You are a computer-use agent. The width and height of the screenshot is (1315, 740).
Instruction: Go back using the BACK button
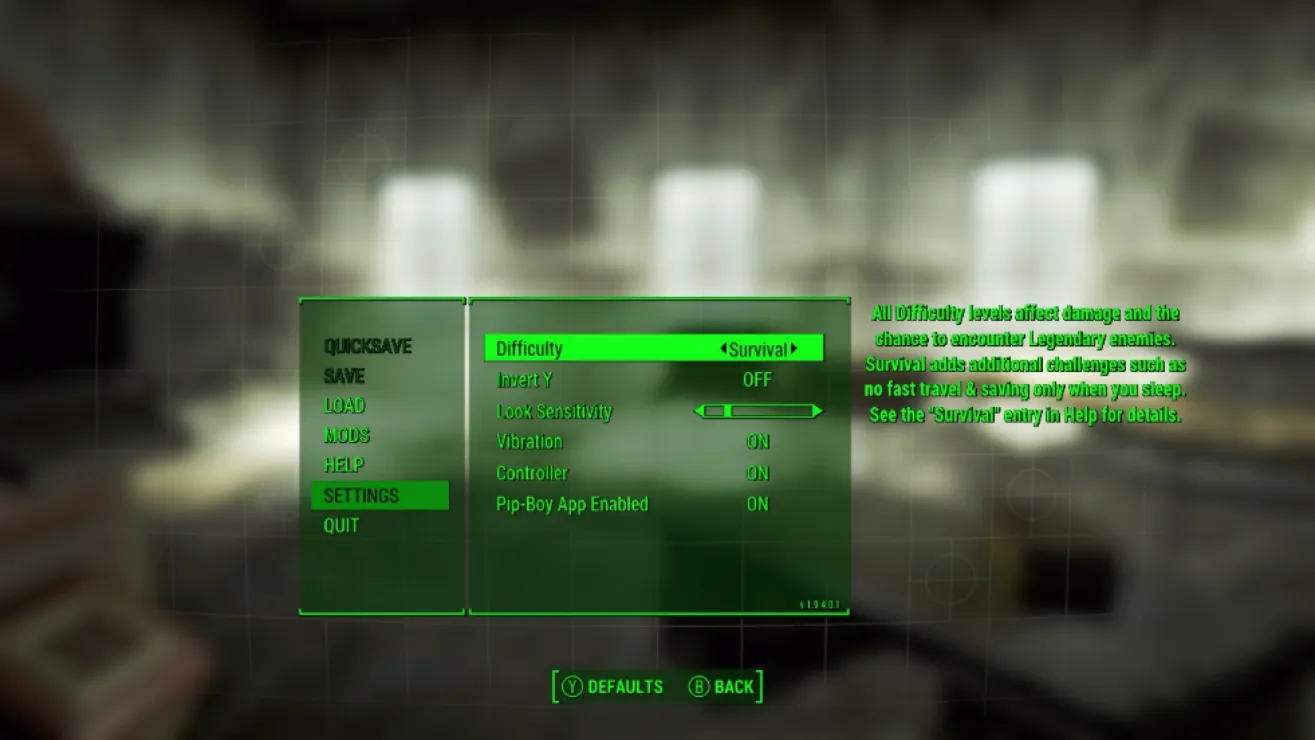[x=721, y=687]
